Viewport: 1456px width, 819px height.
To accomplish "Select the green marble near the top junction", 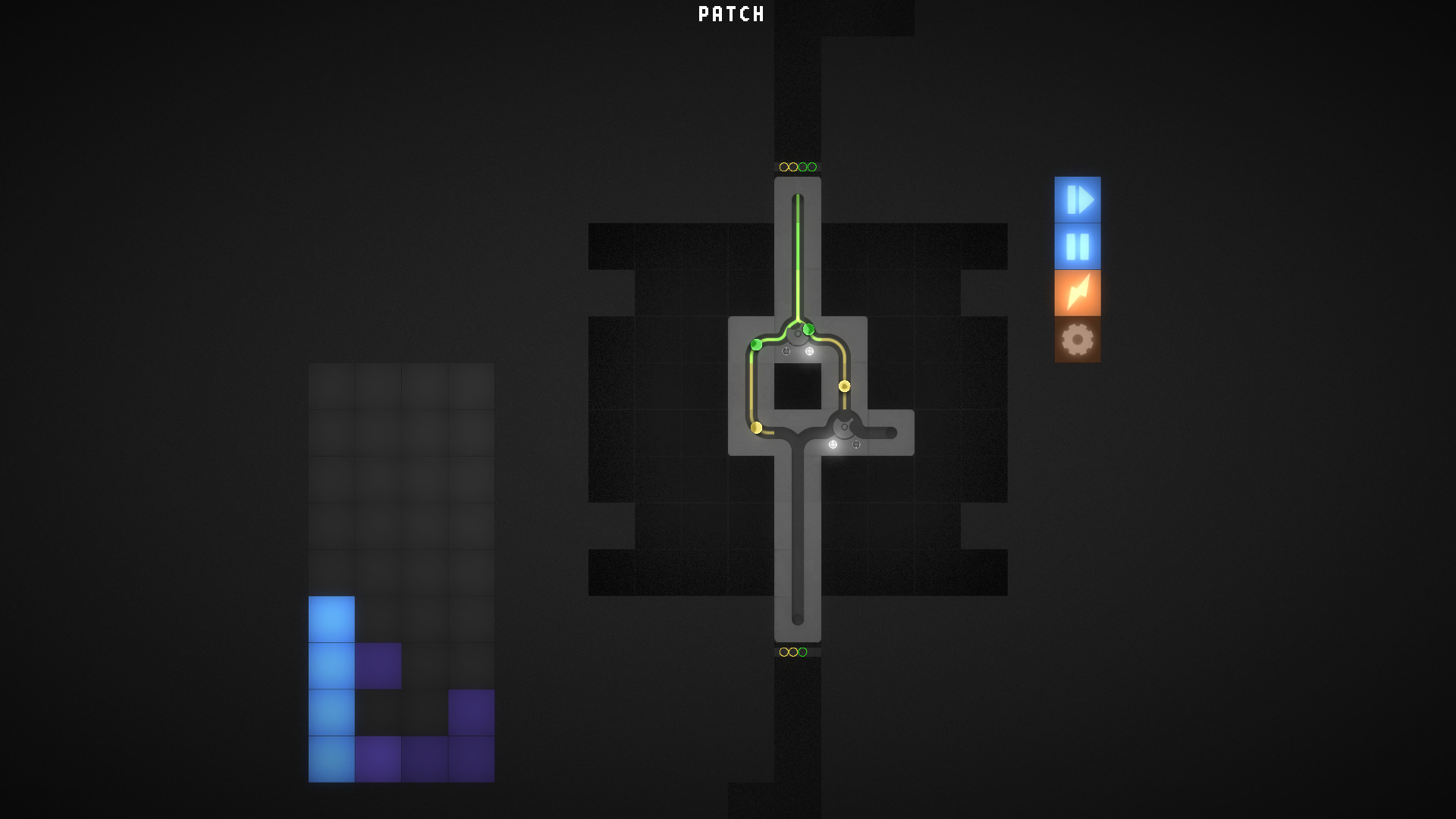I will pos(808,329).
